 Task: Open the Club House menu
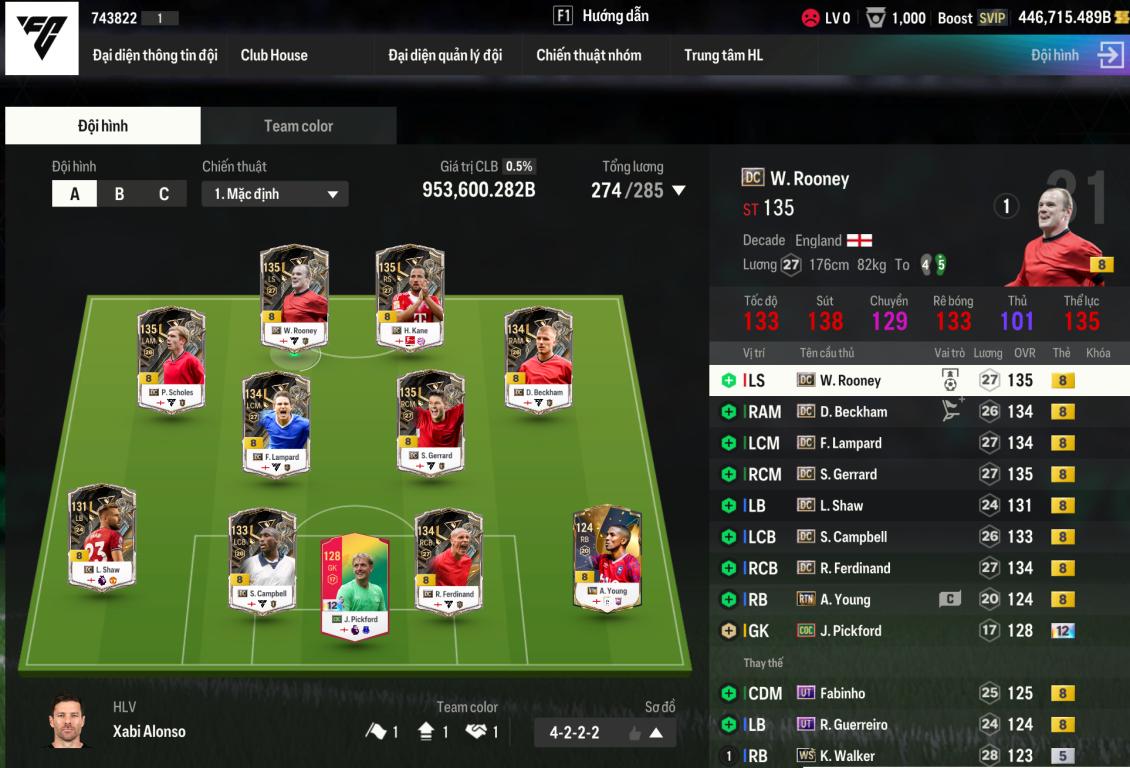274,55
